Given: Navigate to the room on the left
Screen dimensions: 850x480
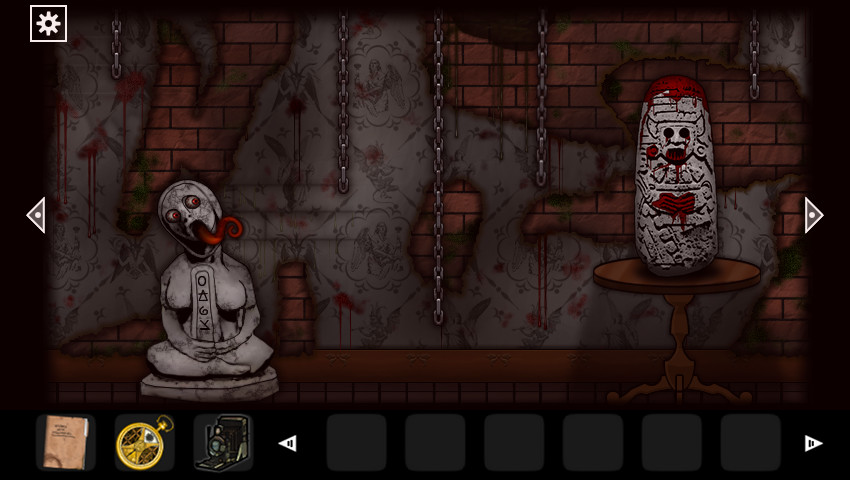Looking at the screenshot, I should 36,215.
